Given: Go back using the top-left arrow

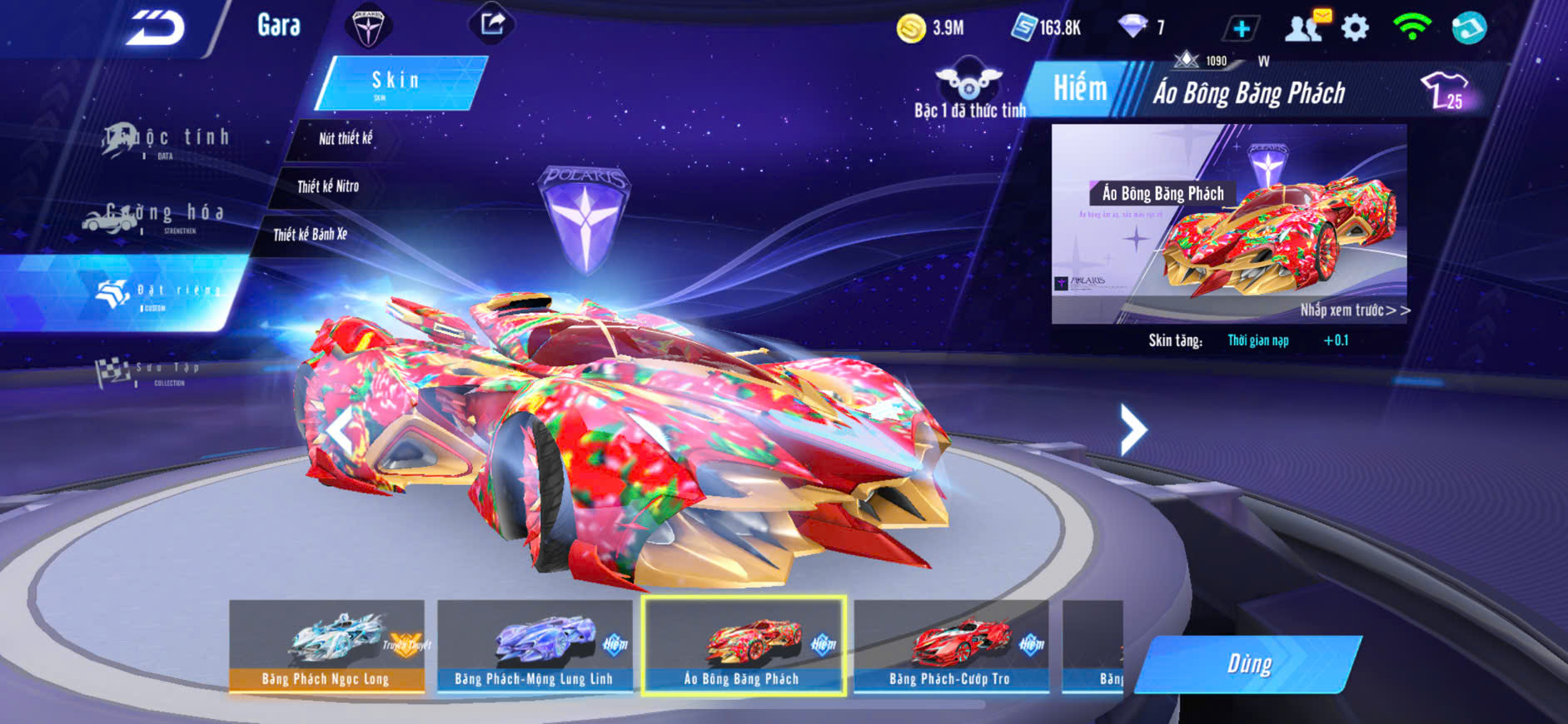Looking at the screenshot, I should click(155, 28).
